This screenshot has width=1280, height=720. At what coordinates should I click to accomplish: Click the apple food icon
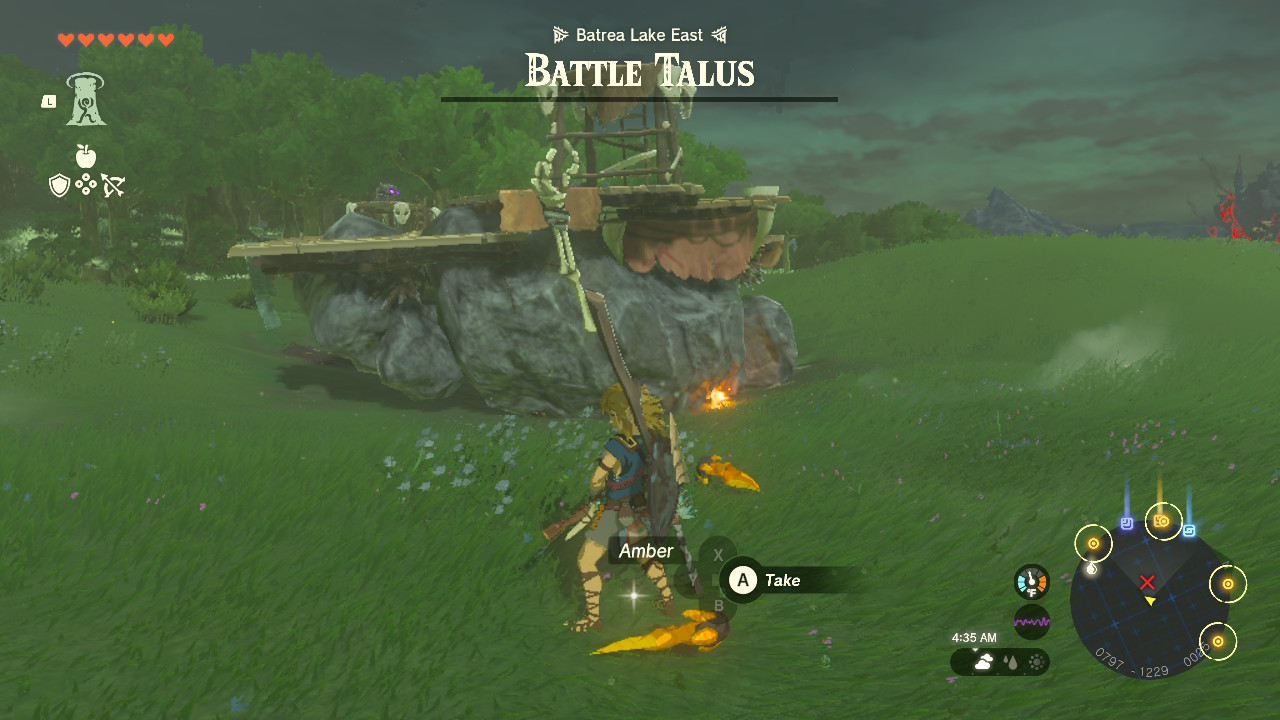pos(86,156)
